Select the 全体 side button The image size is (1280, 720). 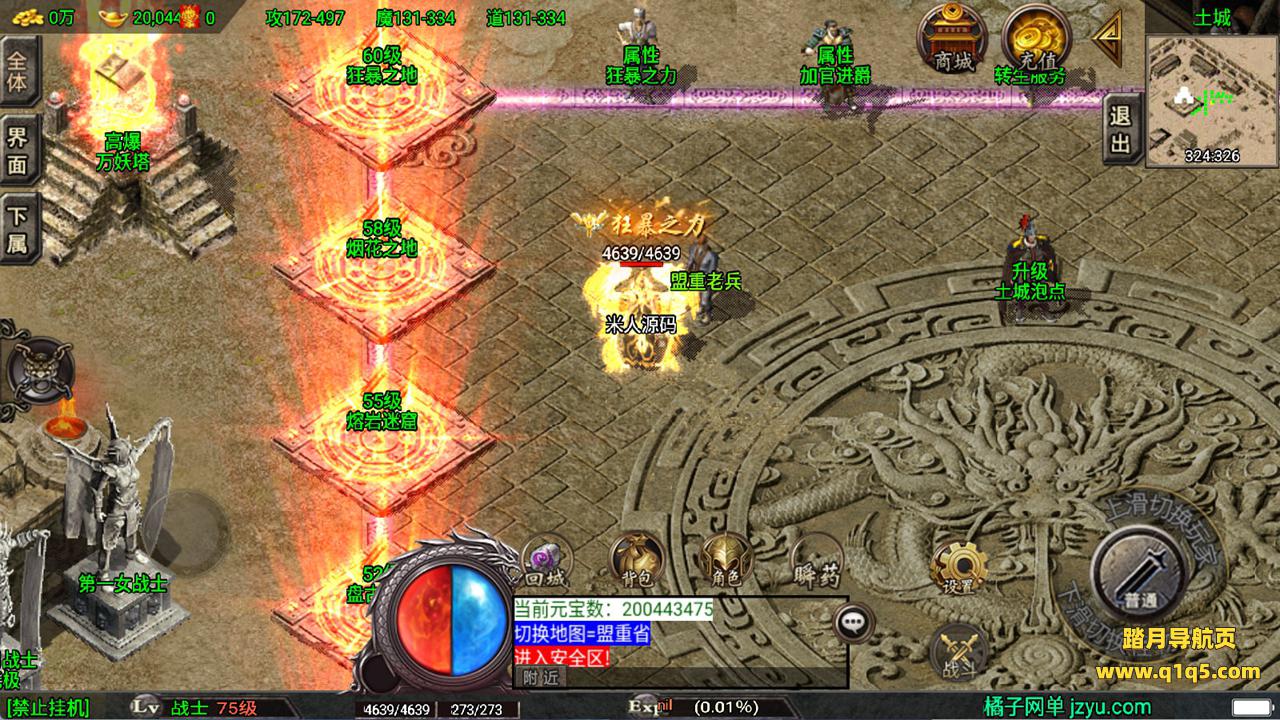pyautogui.click(x=18, y=70)
